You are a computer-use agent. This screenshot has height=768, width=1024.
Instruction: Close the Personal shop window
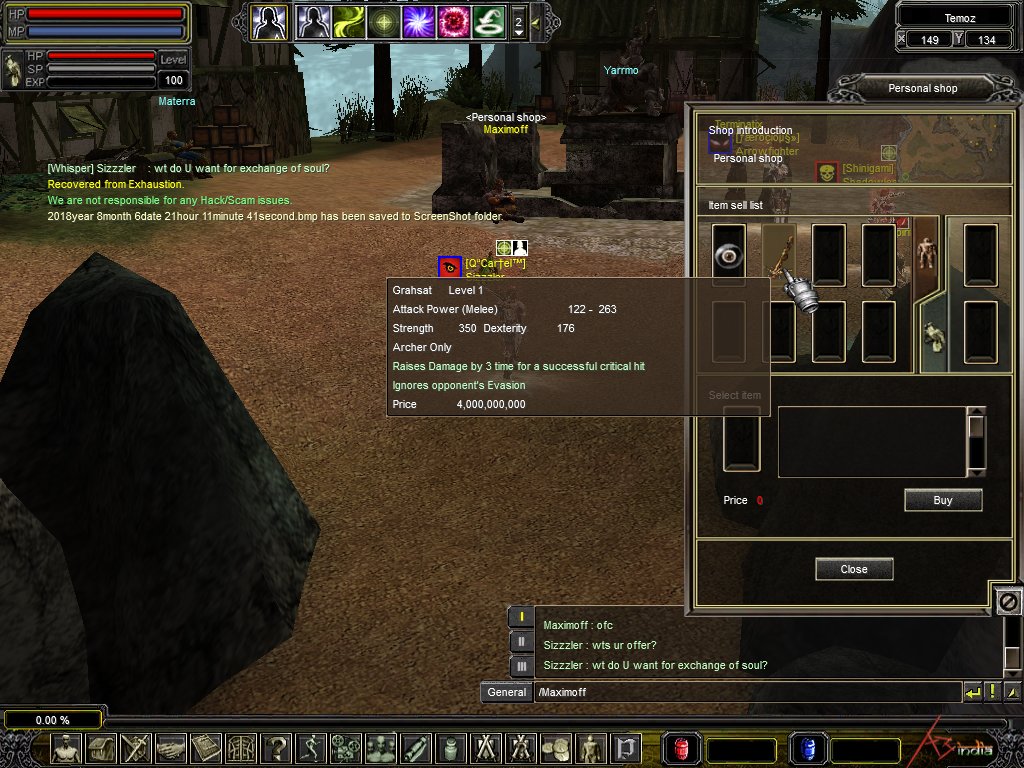click(x=854, y=569)
